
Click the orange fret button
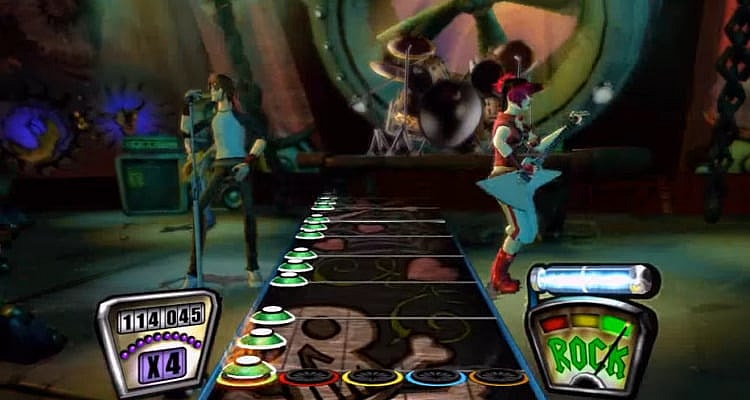[x=497, y=378]
